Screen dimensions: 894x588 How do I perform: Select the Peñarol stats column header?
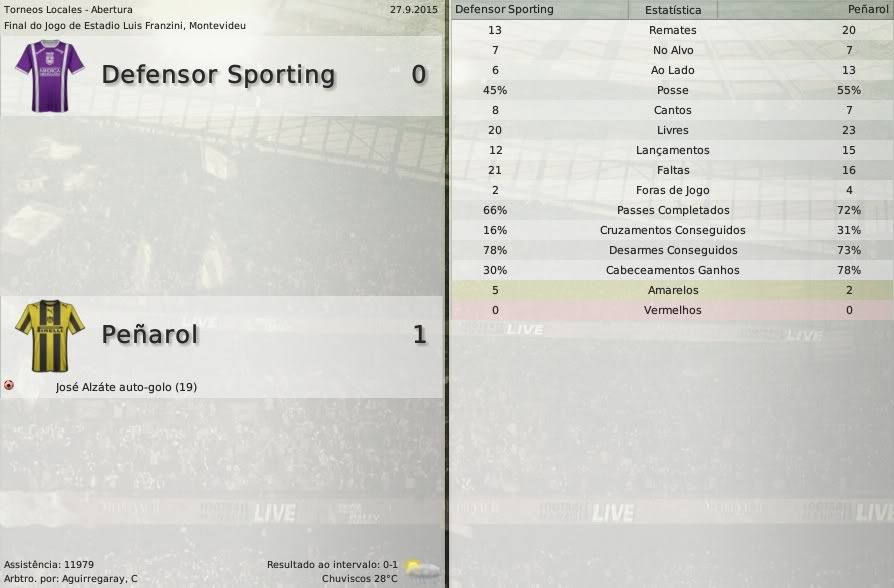[x=866, y=10]
